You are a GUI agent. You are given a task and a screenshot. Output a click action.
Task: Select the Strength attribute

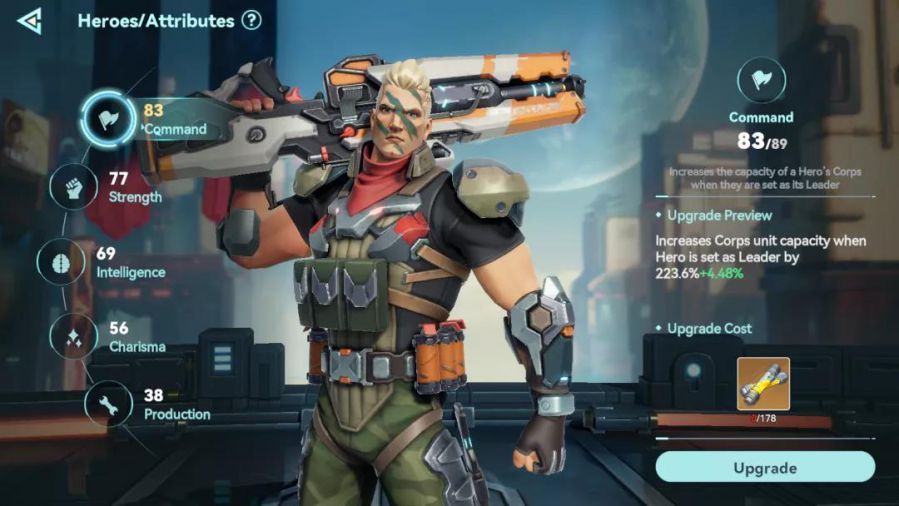[x=74, y=187]
